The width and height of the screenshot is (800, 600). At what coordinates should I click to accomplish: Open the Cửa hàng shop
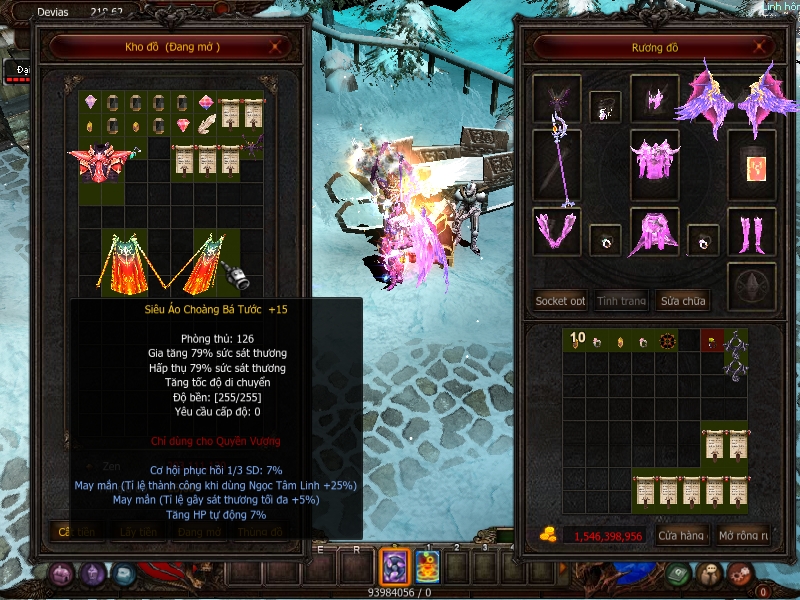click(x=681, y=536)
